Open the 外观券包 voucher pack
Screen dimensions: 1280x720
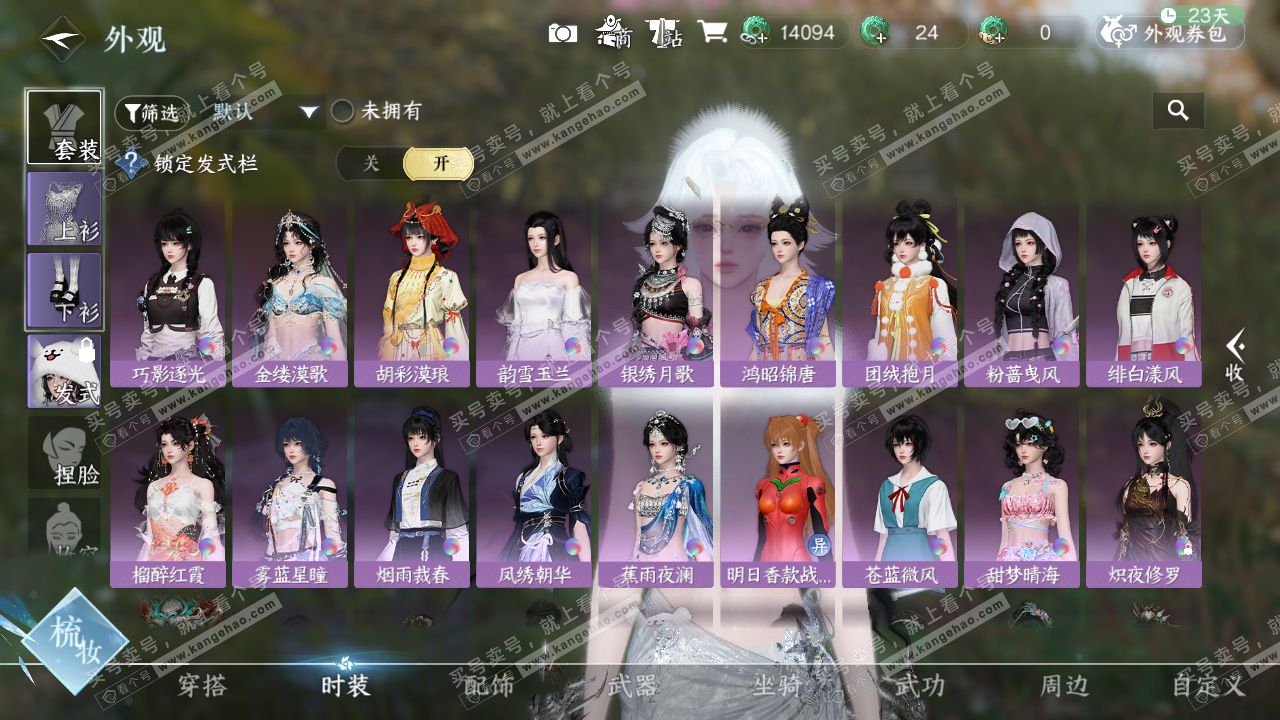pos(1172,33)
